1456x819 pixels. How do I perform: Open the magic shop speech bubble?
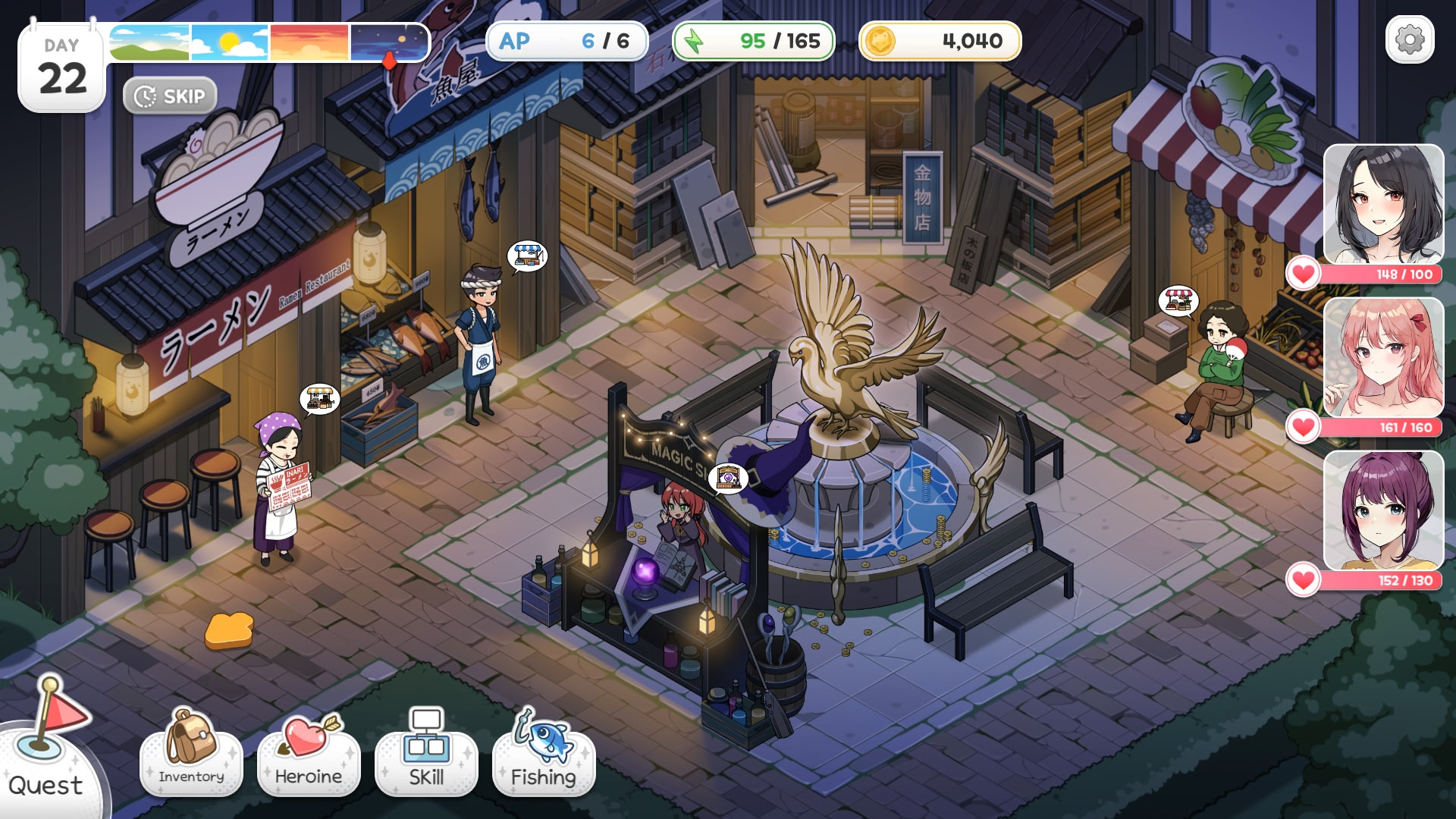point(728,478)
